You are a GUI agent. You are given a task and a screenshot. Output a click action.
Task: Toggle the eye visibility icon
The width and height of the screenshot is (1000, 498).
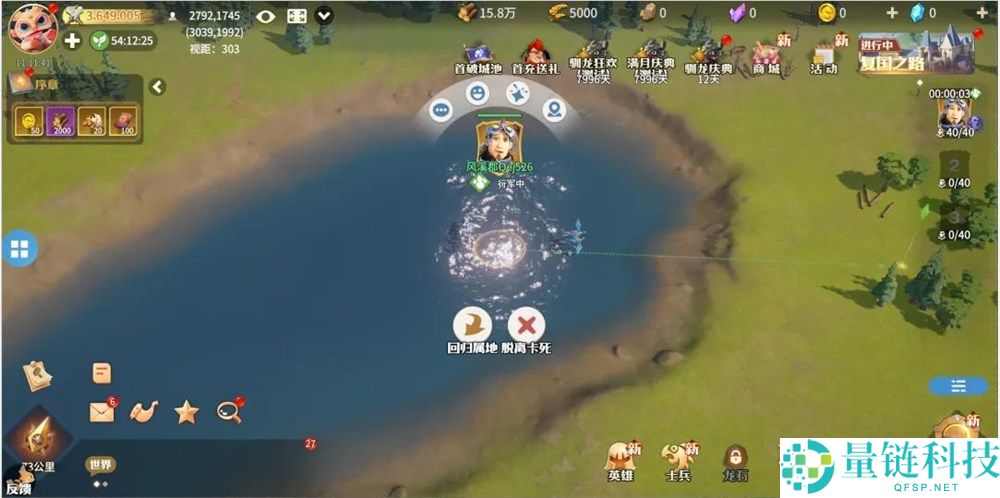(265, 16)
